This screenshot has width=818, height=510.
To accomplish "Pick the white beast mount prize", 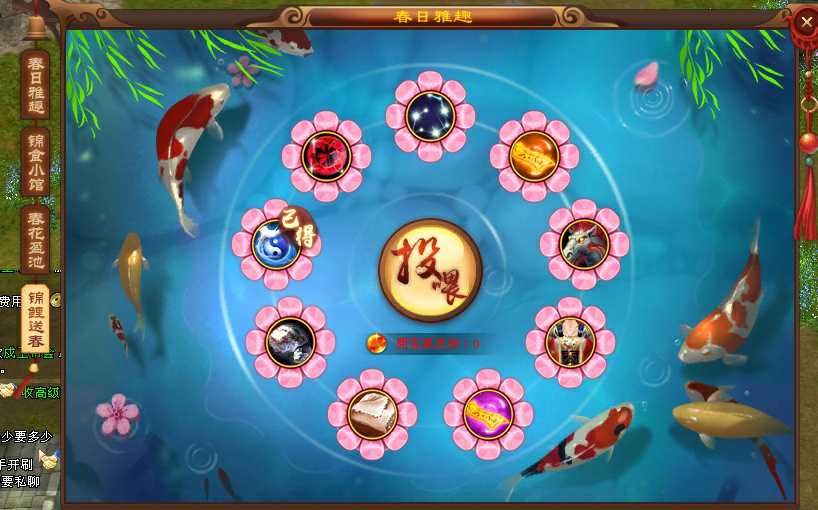I will (x=584, y=243).
